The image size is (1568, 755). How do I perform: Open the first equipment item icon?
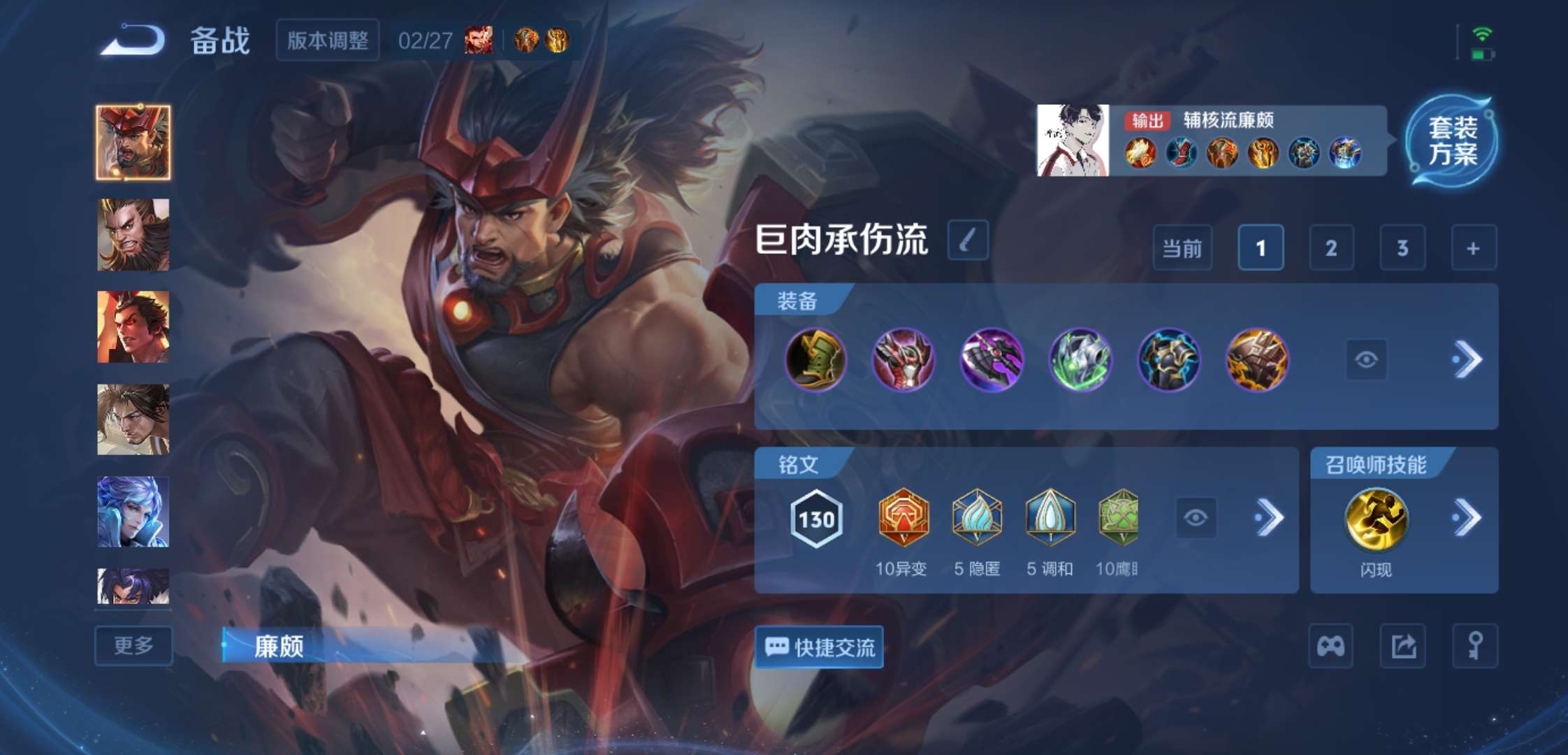(815, 361)
